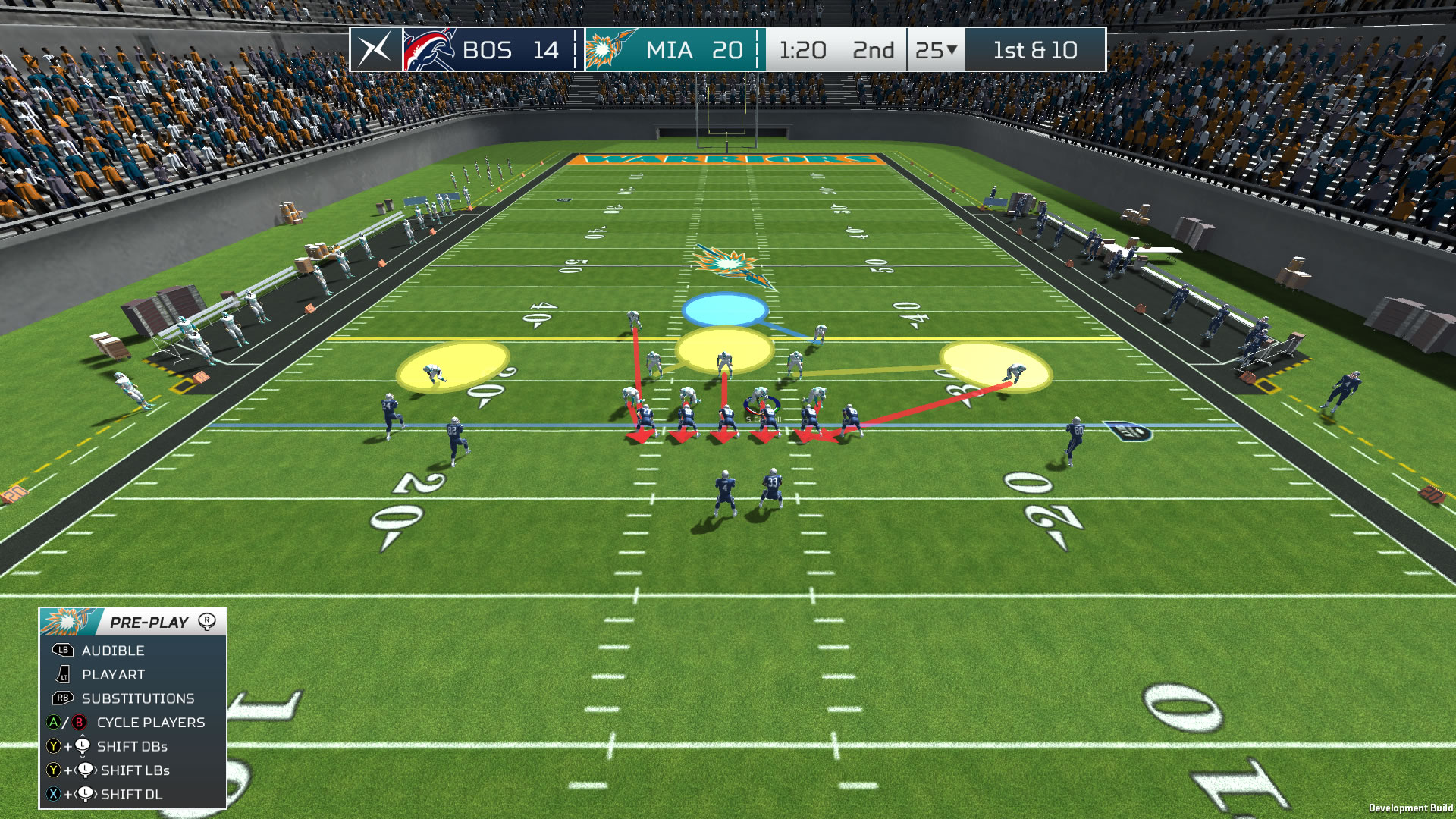Open the Substitutions entry

click(x=137, y=698)
